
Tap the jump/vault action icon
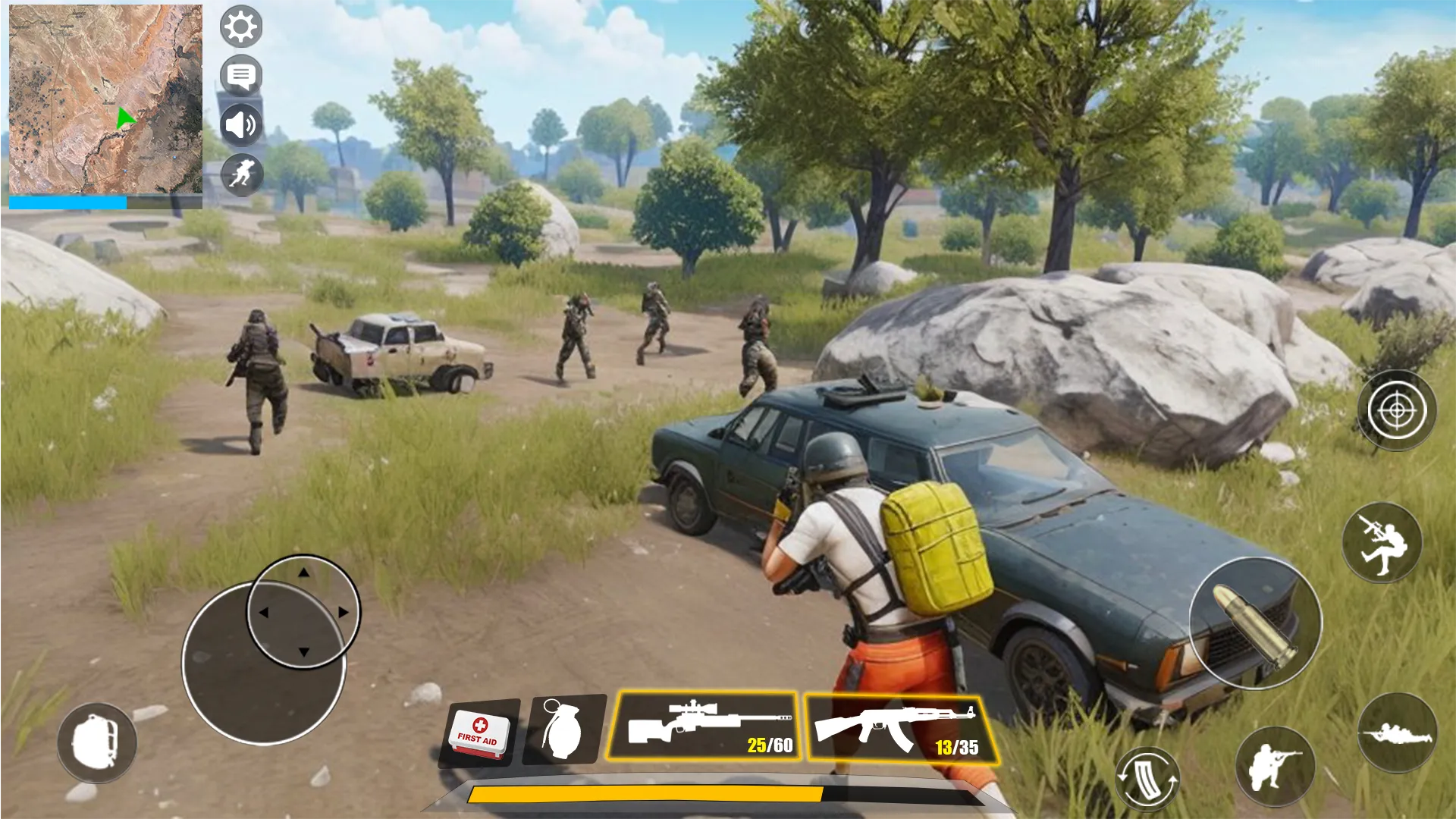point(1382,541)
